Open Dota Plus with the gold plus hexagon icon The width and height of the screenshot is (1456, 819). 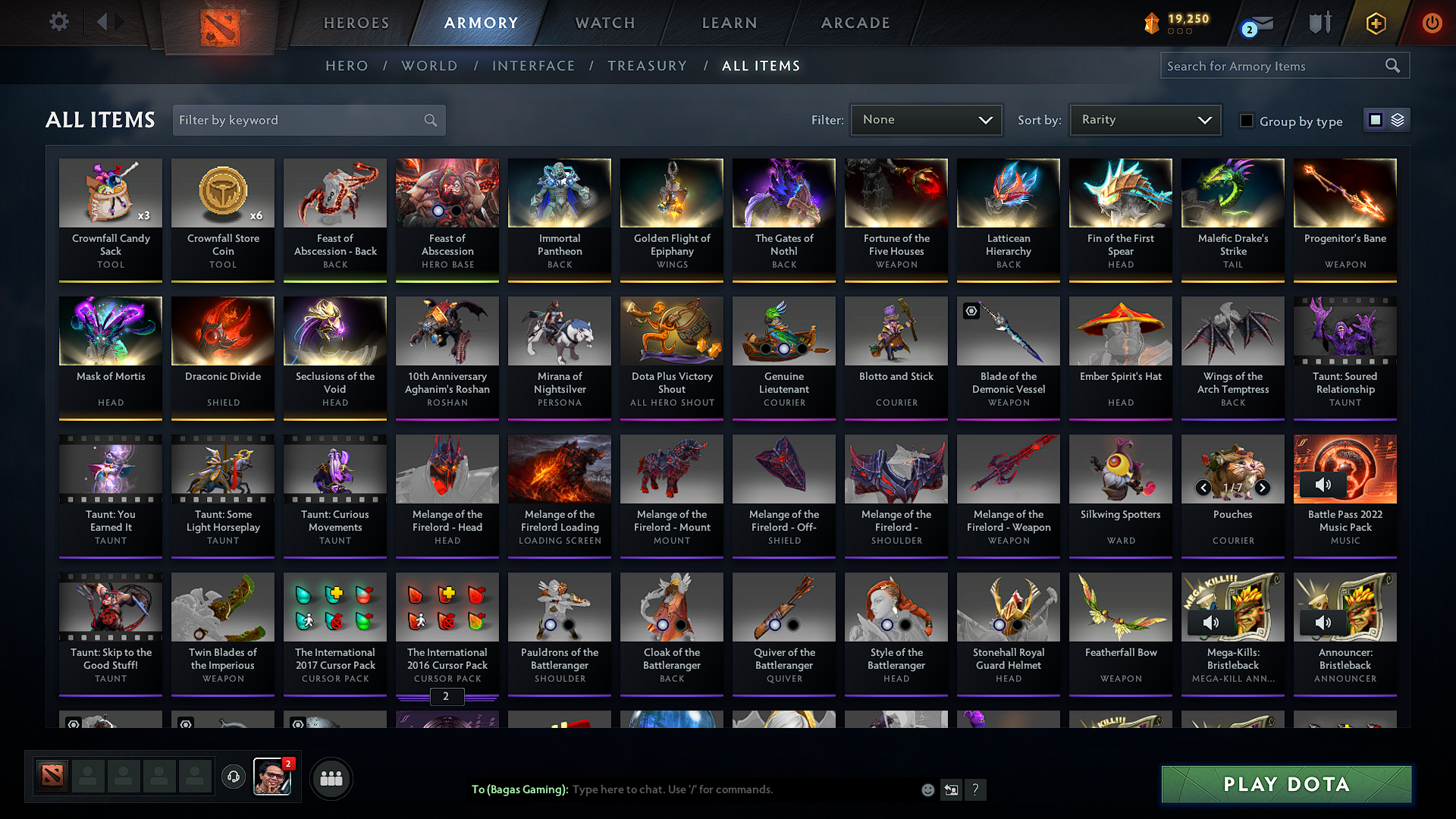pyautogui.click(x=1375, y=23)
